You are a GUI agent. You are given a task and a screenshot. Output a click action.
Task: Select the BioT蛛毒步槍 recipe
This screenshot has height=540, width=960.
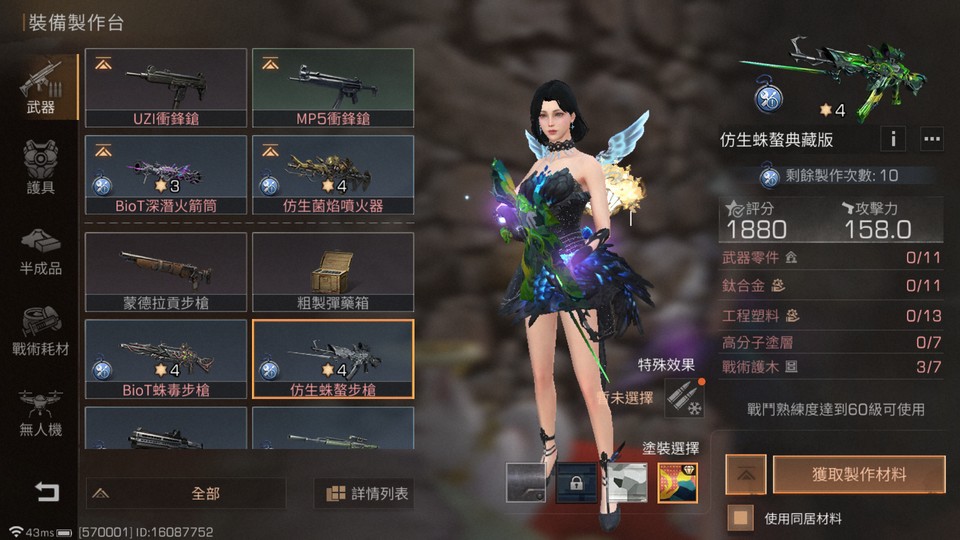tap(166, 358)
